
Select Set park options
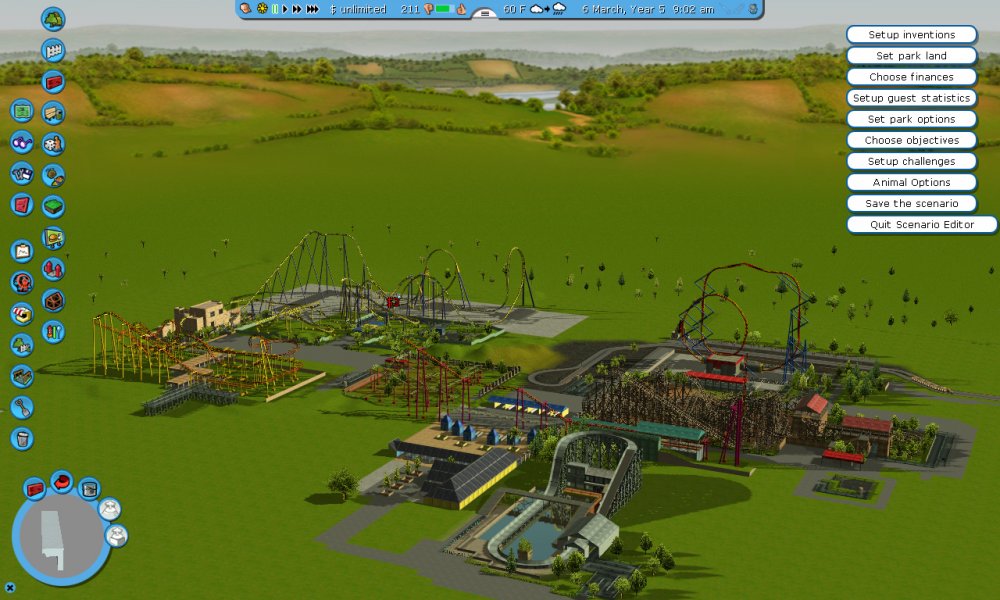[x=911, y=119]
